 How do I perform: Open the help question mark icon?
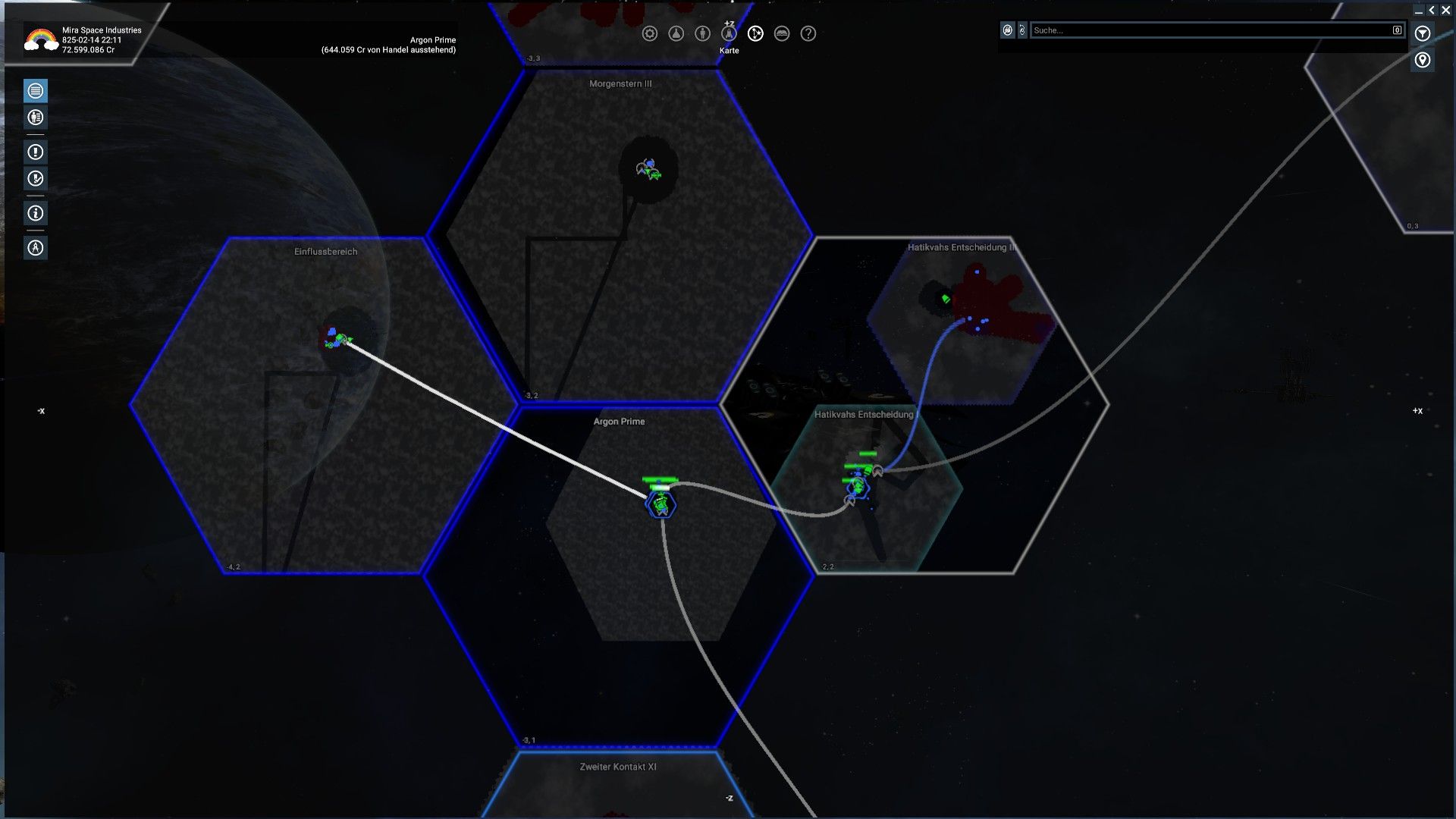[x=808, y=34]
